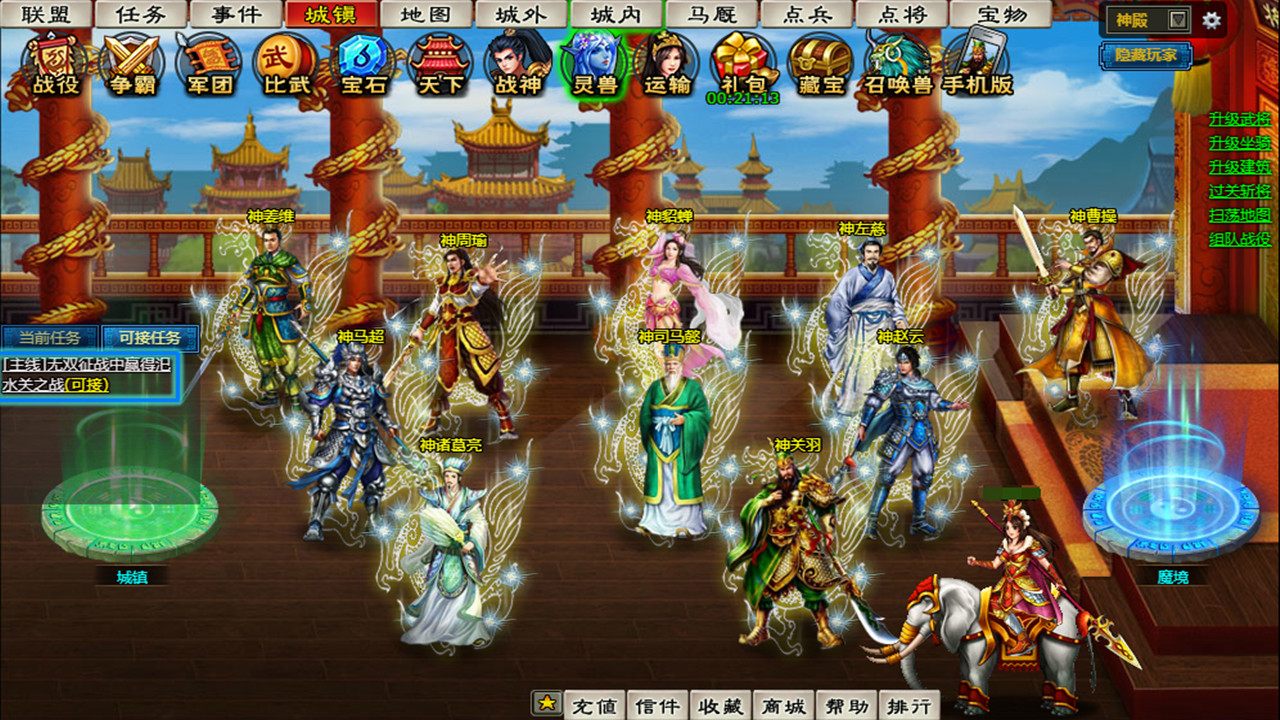1280x720 pixels.
Task: Accept the 水关之战 quest link
Action: coord(55,382)
